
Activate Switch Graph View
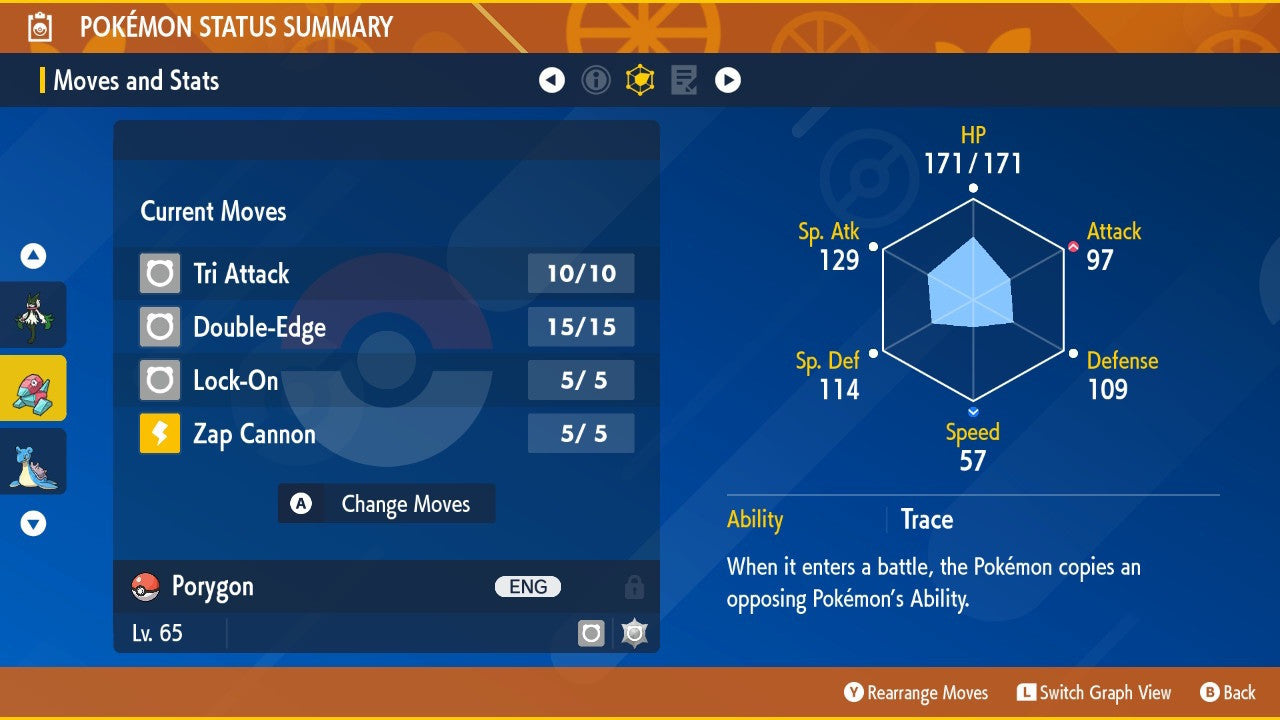[1094, 693]
